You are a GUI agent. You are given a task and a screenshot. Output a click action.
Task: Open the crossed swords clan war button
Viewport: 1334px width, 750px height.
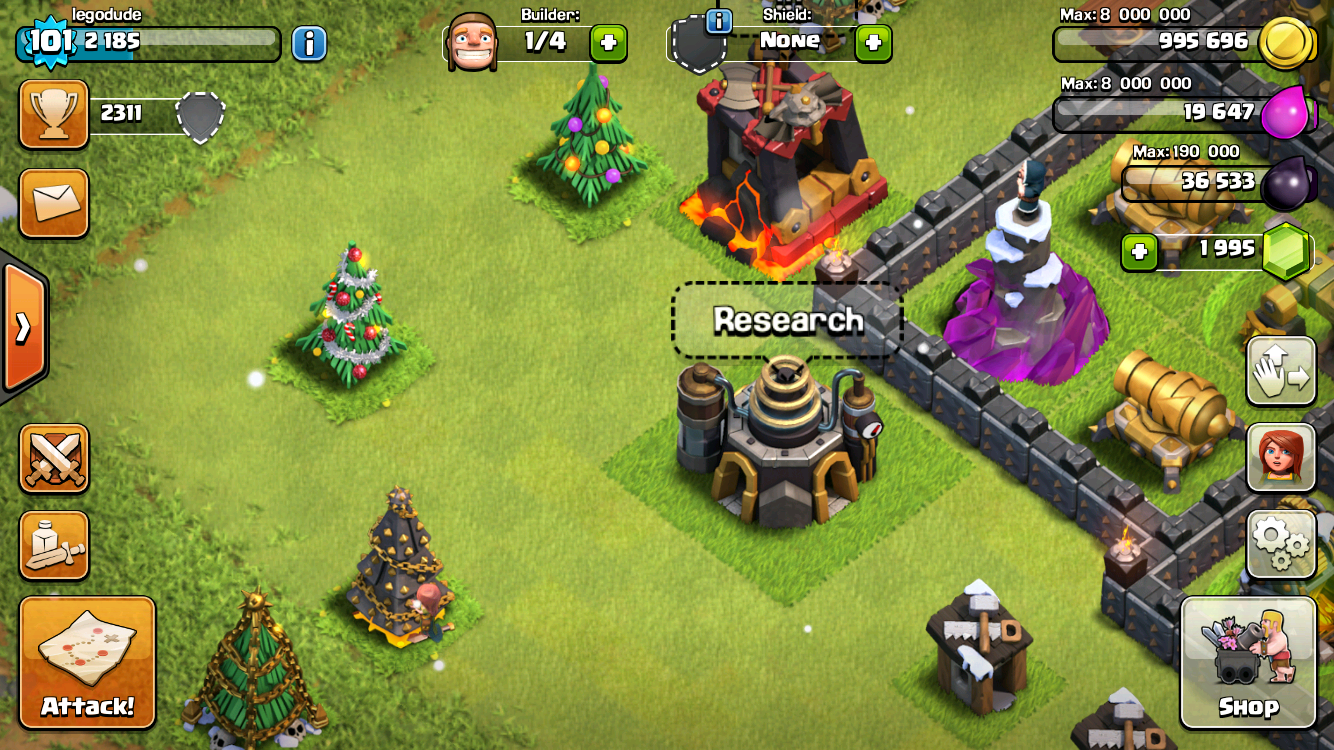(x=54, y=458)
